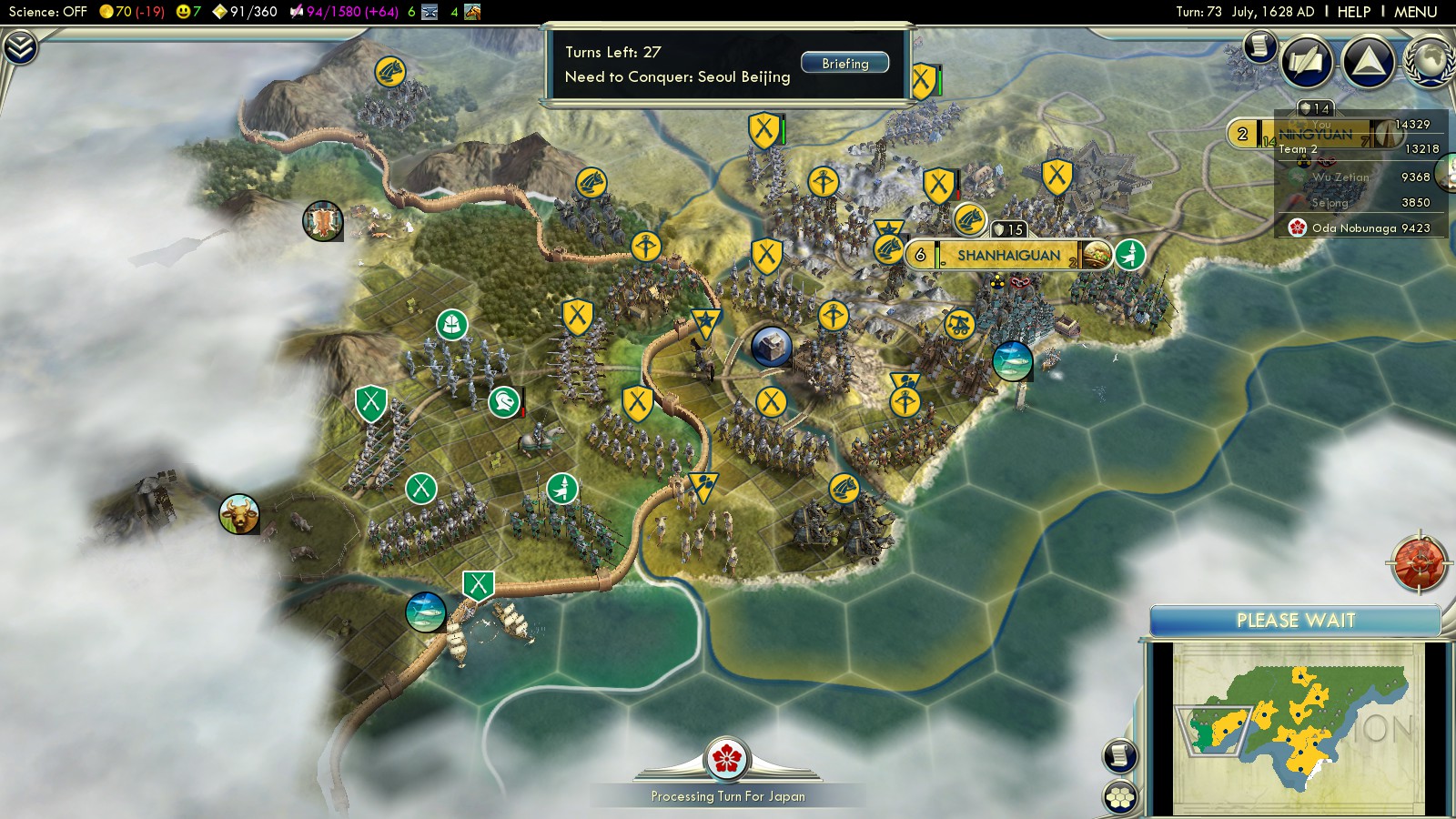The width and height of the screenshot is (1456, 819).
Task: Click the gold treasury readout icon
Action: click(106, 12)
